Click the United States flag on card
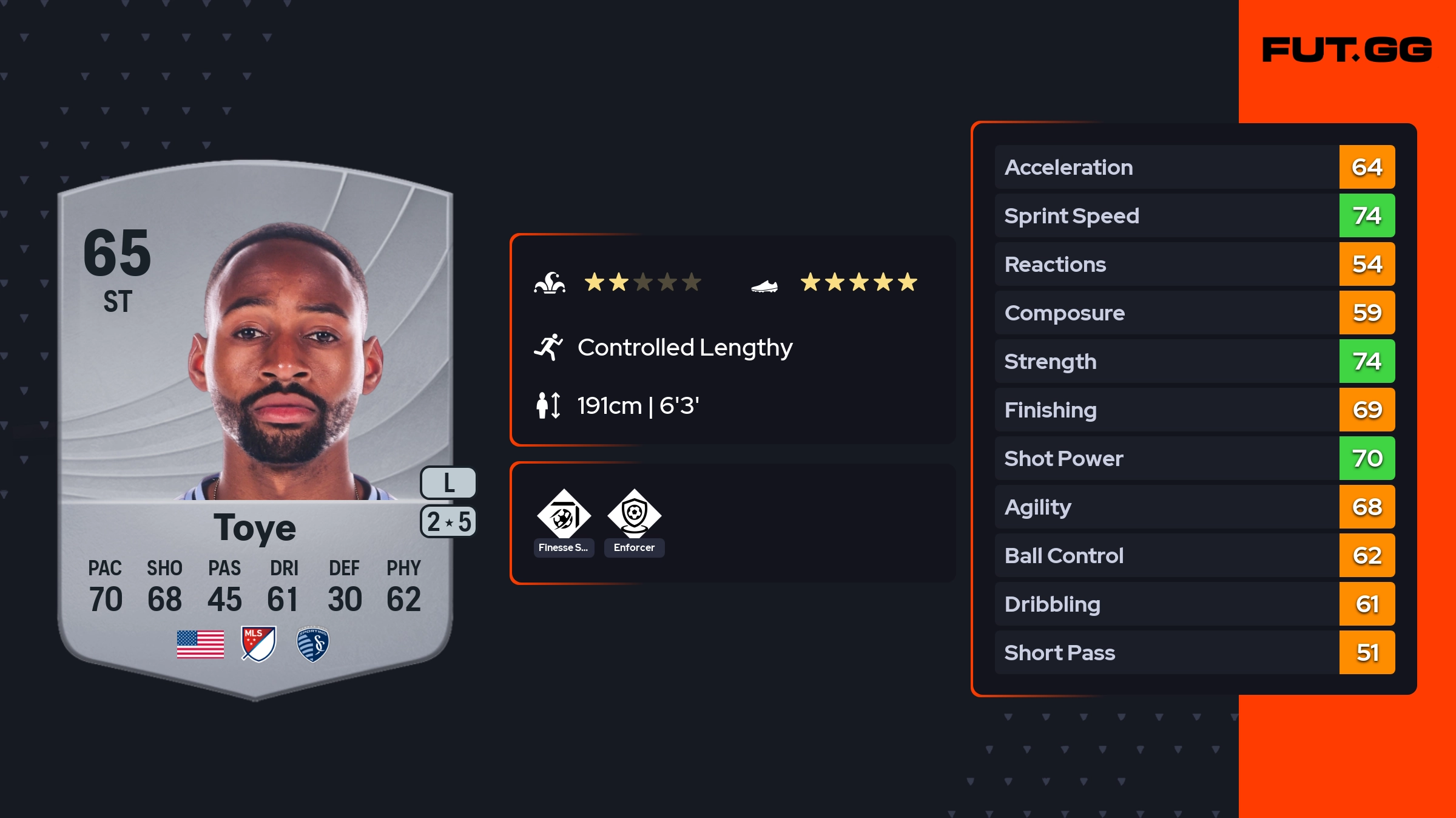The width and height of the screenshot is (1456, 818). click(200, 644)
